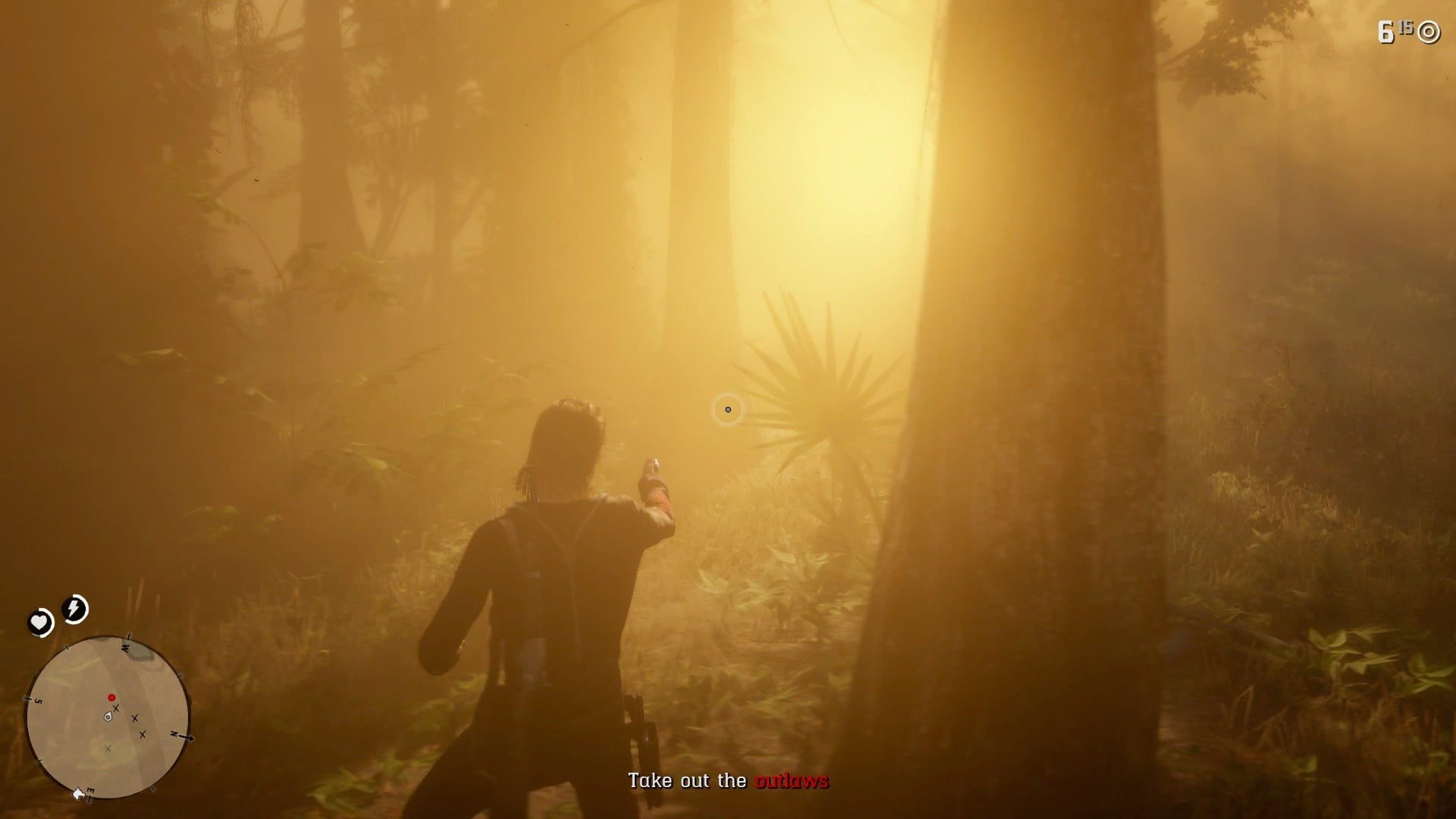Click the white waypoint marker on the minimap
This screenshot has width=1456, height=819.
79,794
